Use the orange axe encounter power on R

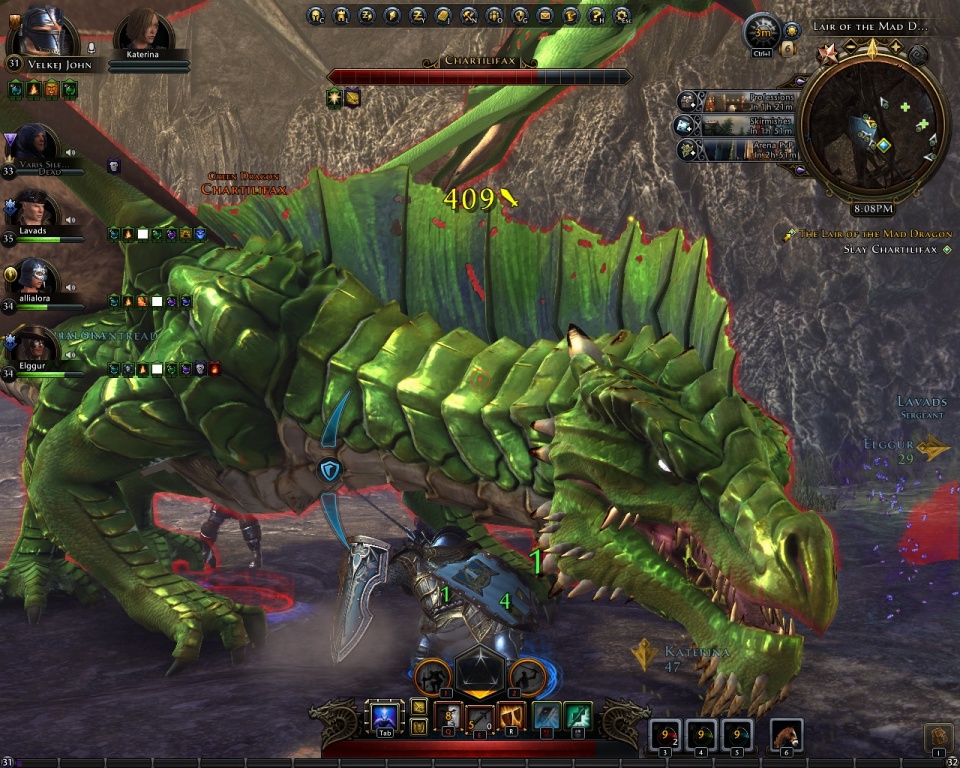511,716
